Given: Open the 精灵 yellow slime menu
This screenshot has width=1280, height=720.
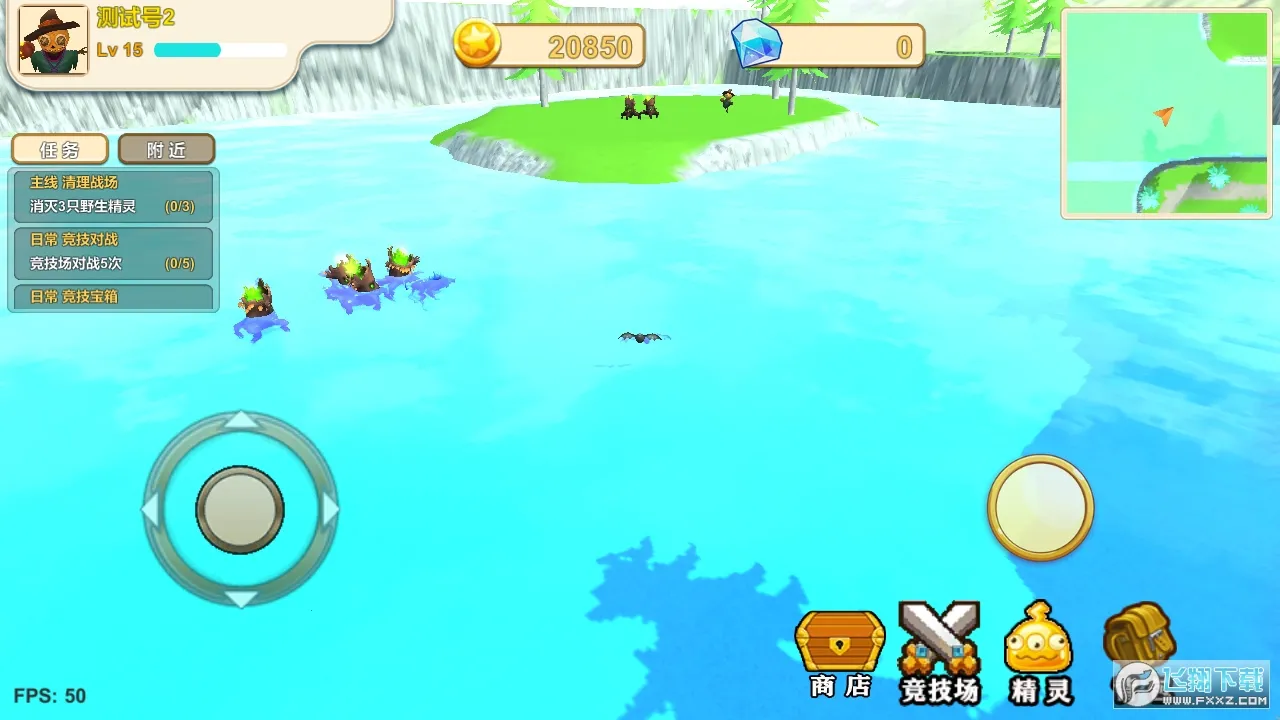Looking at the screenshot, I should pos(1039,652).
